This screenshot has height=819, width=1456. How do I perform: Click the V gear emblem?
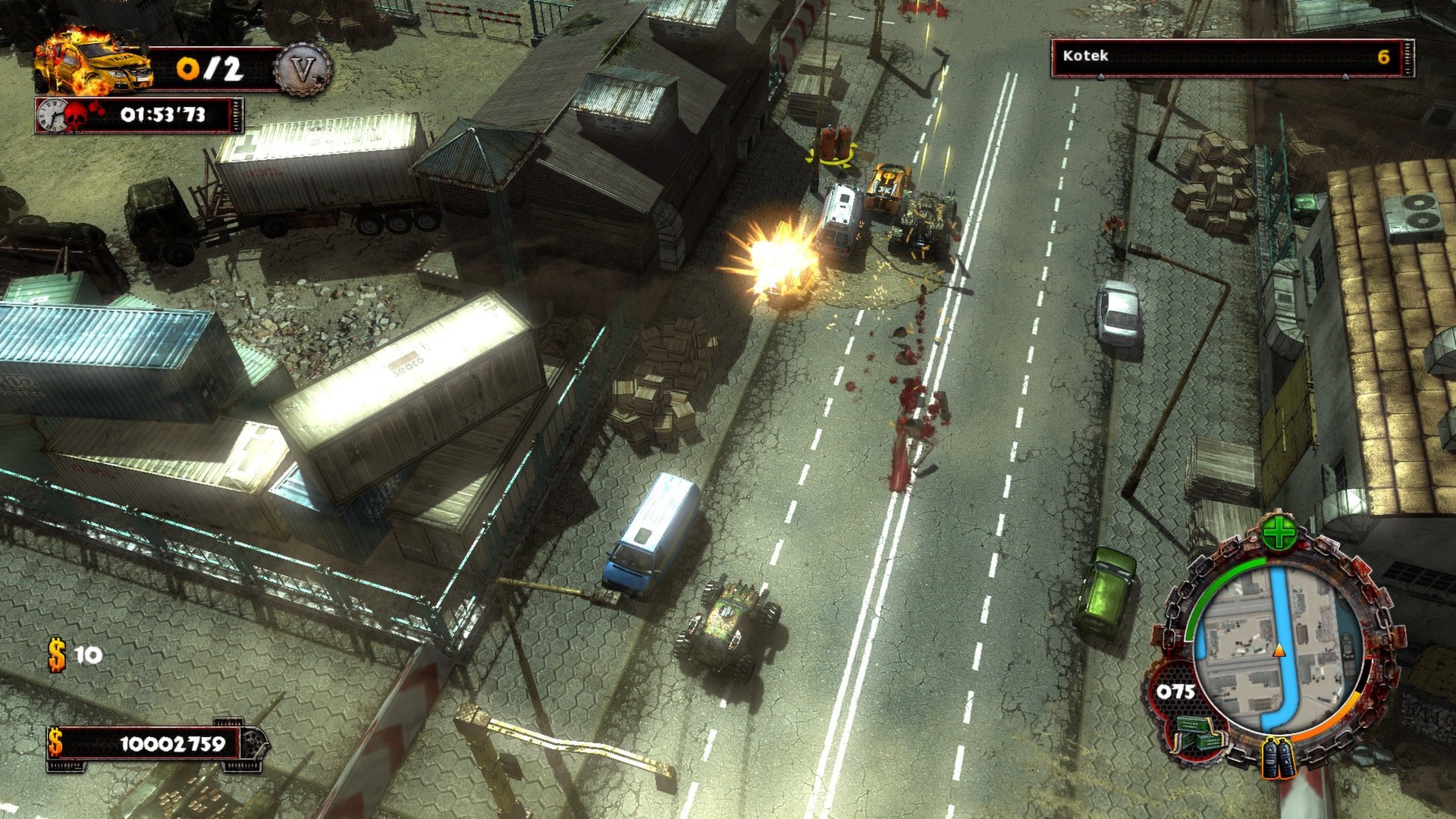(303, 71)
